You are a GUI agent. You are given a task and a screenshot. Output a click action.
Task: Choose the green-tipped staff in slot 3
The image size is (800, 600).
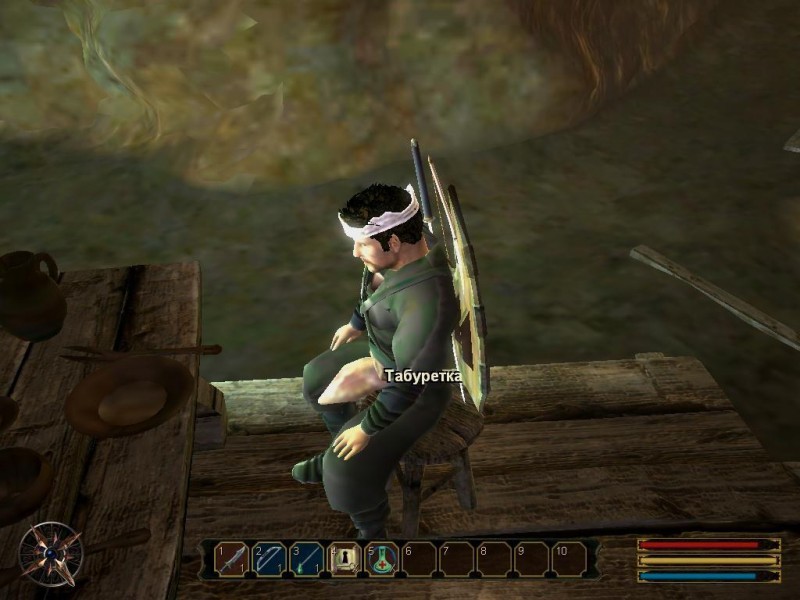click(x=307, y=559)
